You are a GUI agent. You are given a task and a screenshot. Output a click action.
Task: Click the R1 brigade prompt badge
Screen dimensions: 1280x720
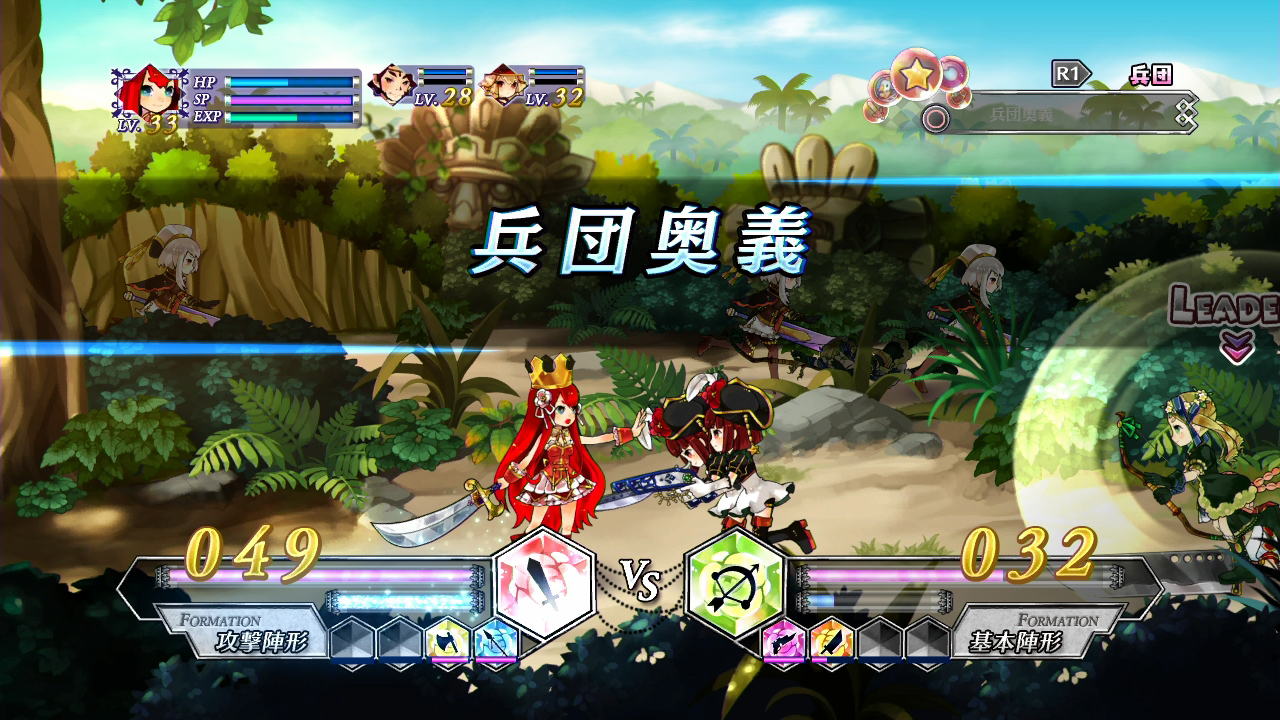pos(1069,75)
